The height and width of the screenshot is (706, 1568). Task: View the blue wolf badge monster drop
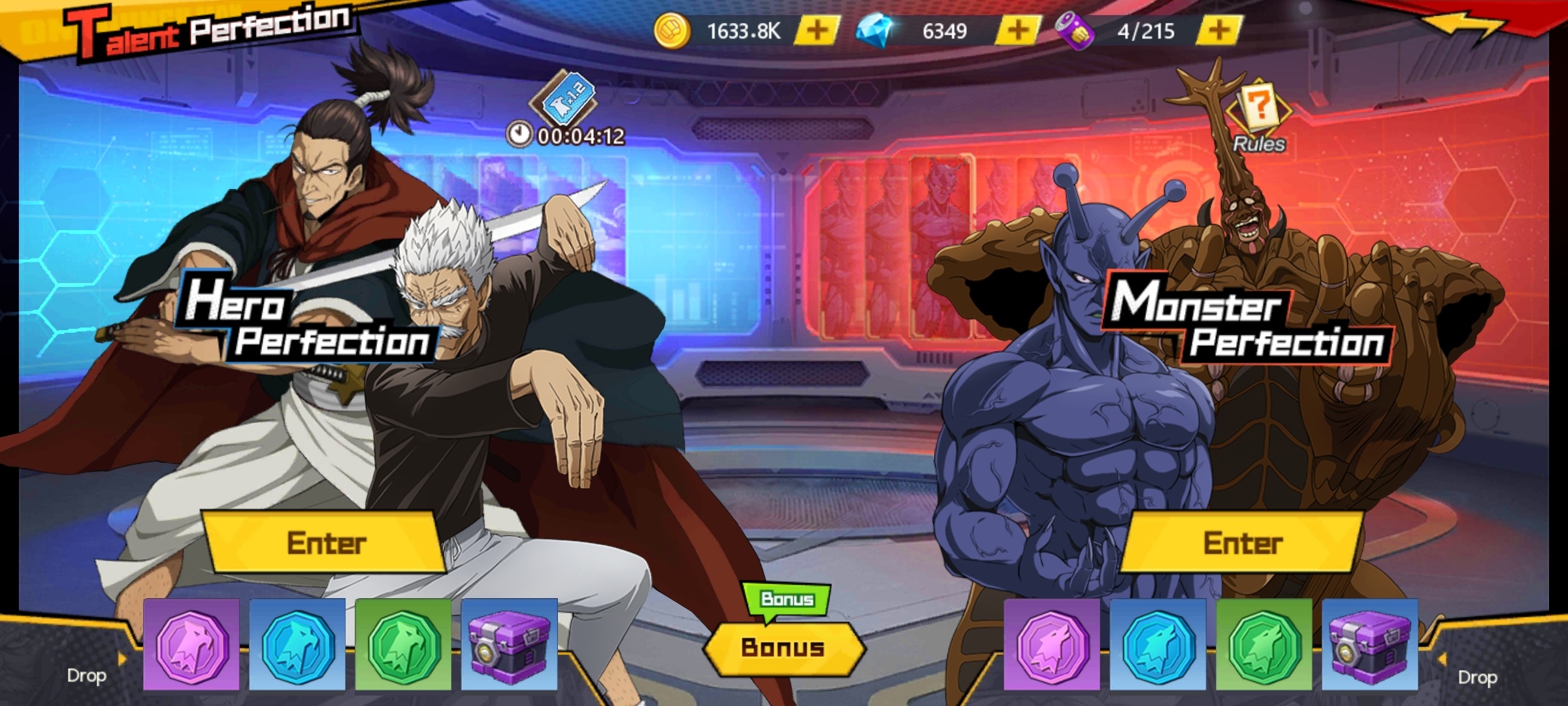(x=1158, y=645)
